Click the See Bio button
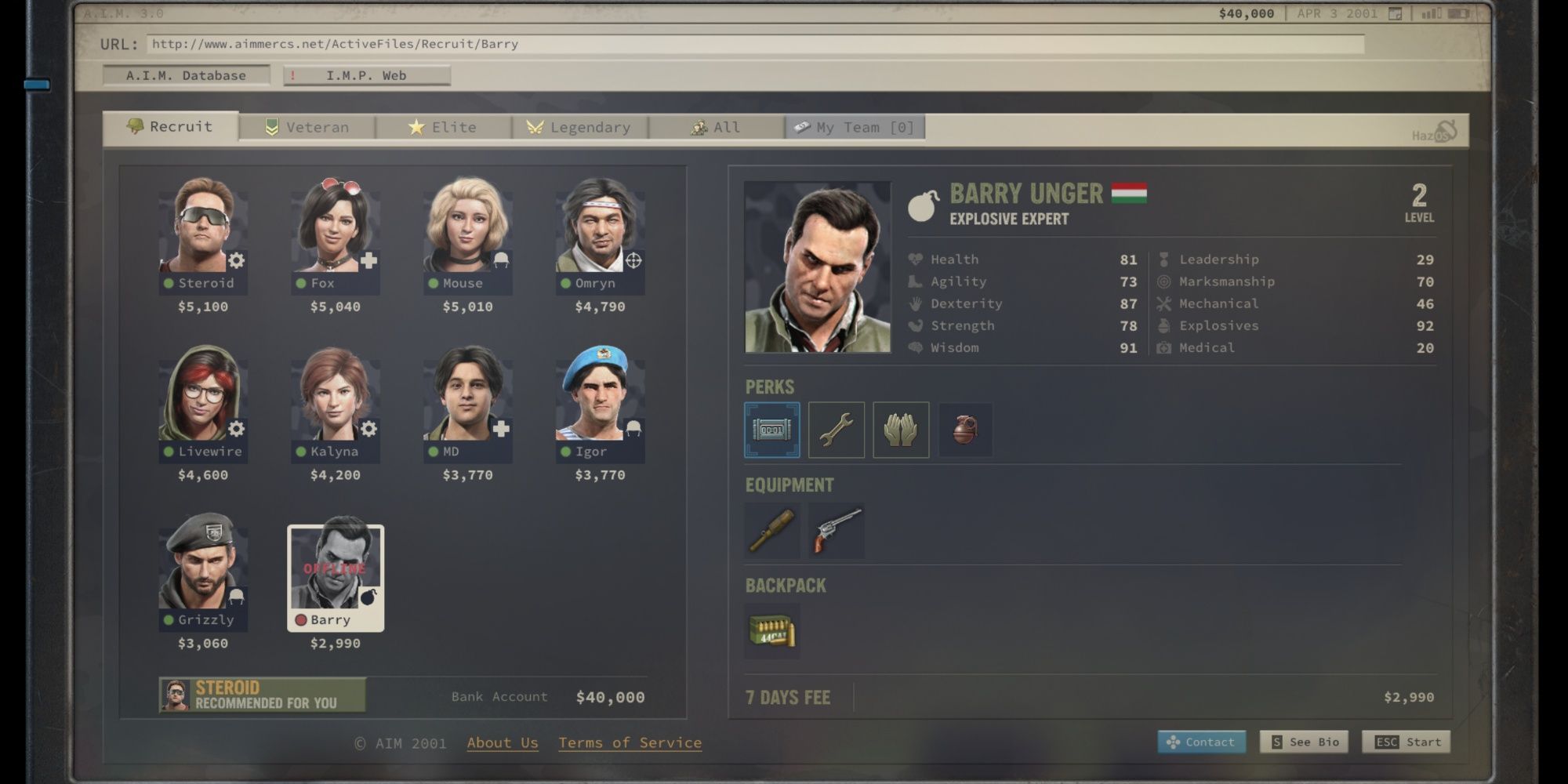The height and width of the screenshot is (784, 1568). pos(1304,742)
